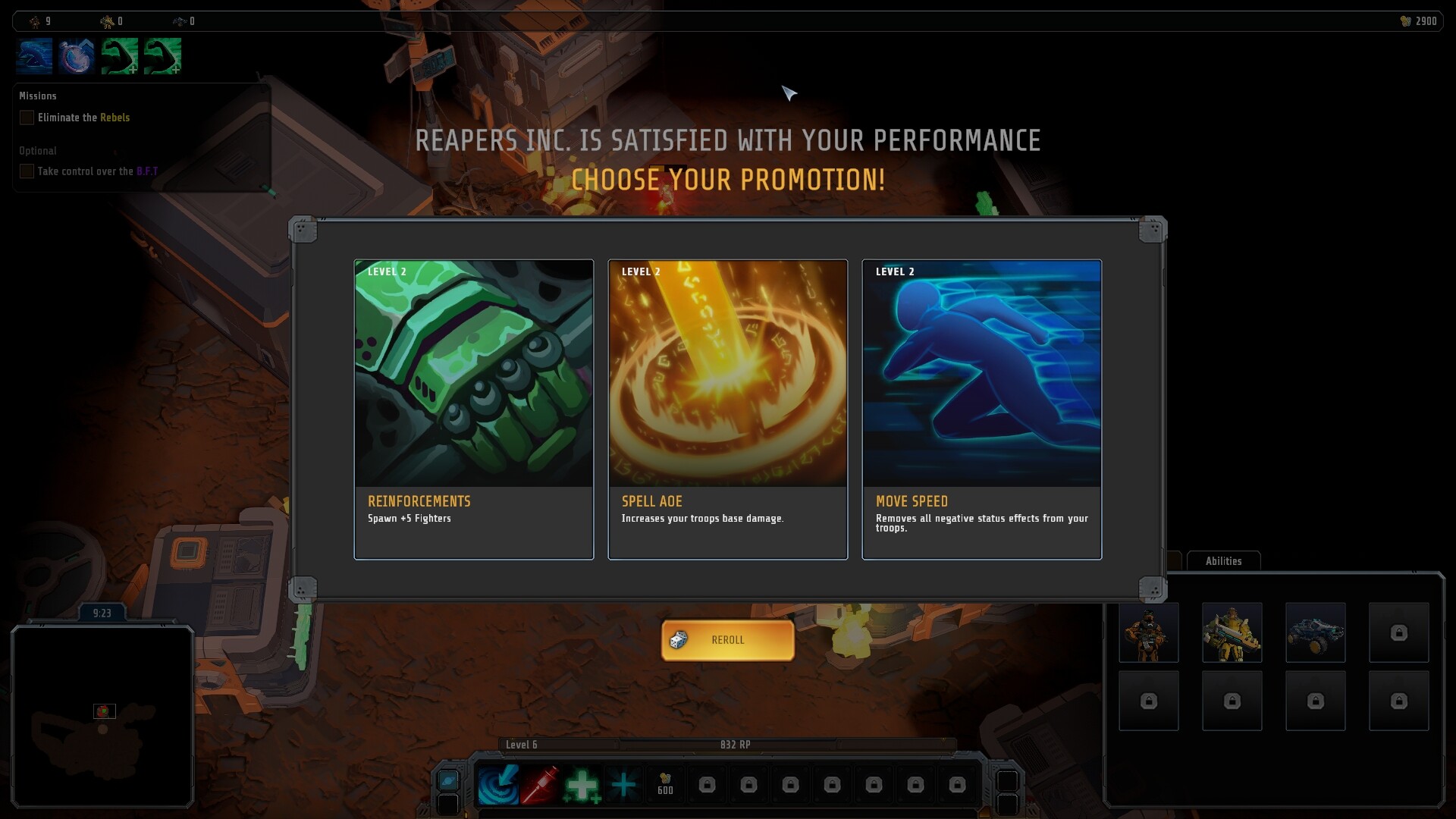The height and width of the screenshot is (819, 1456).
Task: Select the 600-cost purchasable ability slot
Action: [x=665, y=785]
